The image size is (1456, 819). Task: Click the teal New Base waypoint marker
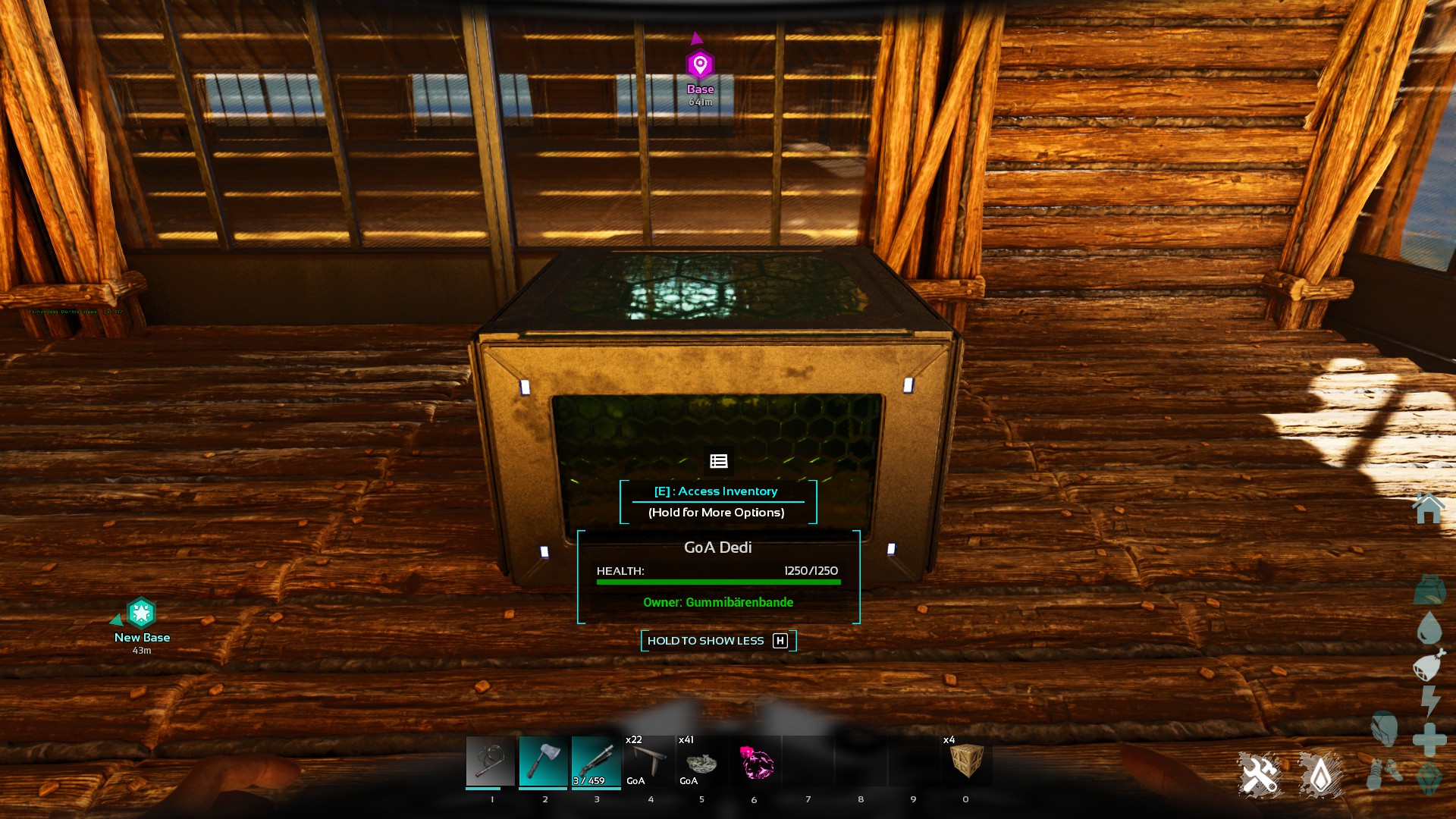point(141,613)
